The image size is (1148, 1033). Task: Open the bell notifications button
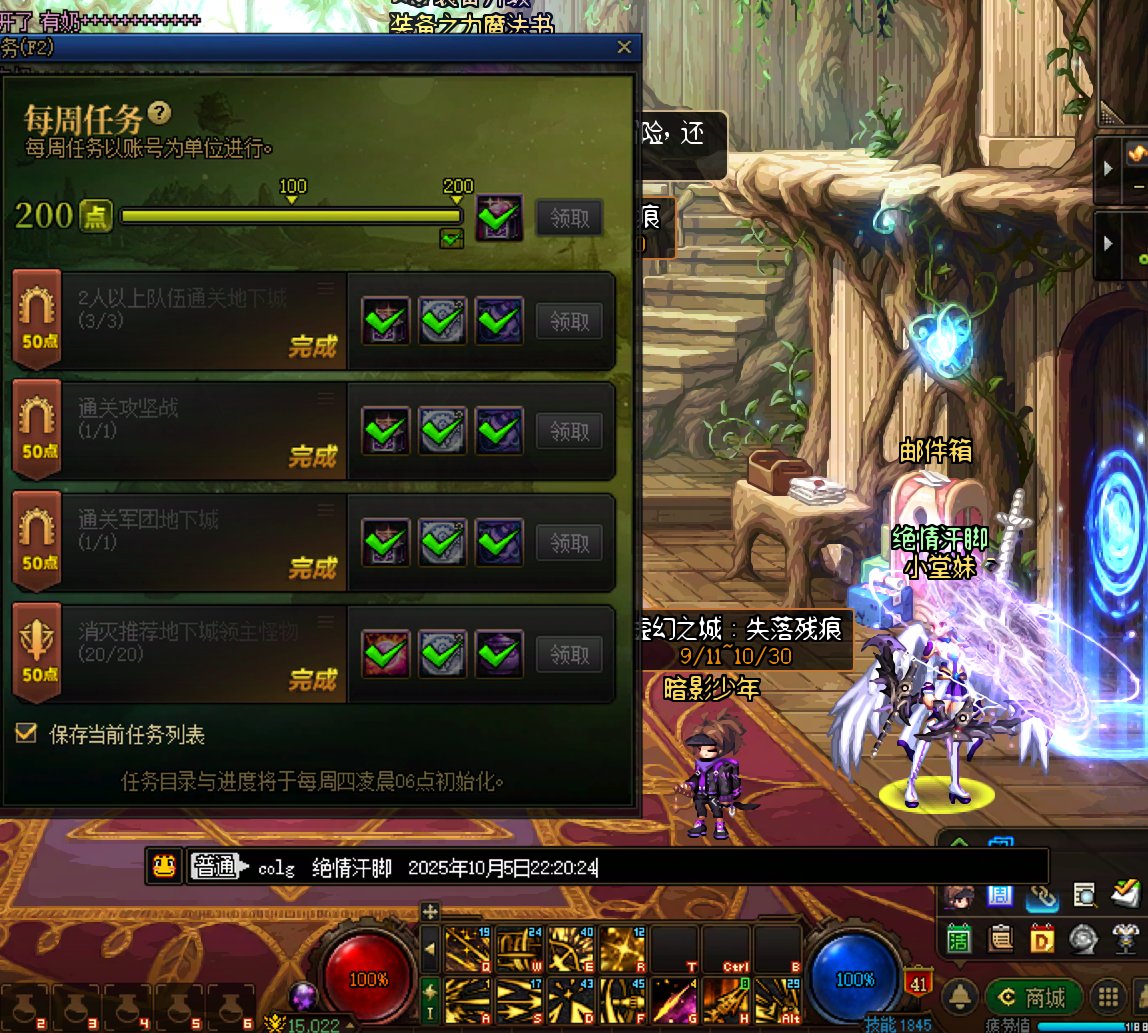coord(961,996)
